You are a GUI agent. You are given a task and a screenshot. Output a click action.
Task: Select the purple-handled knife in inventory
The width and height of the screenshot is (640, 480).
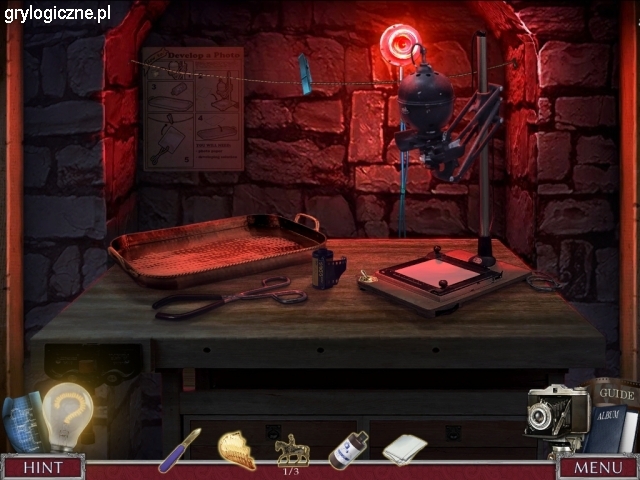click(x=179, y=449)
